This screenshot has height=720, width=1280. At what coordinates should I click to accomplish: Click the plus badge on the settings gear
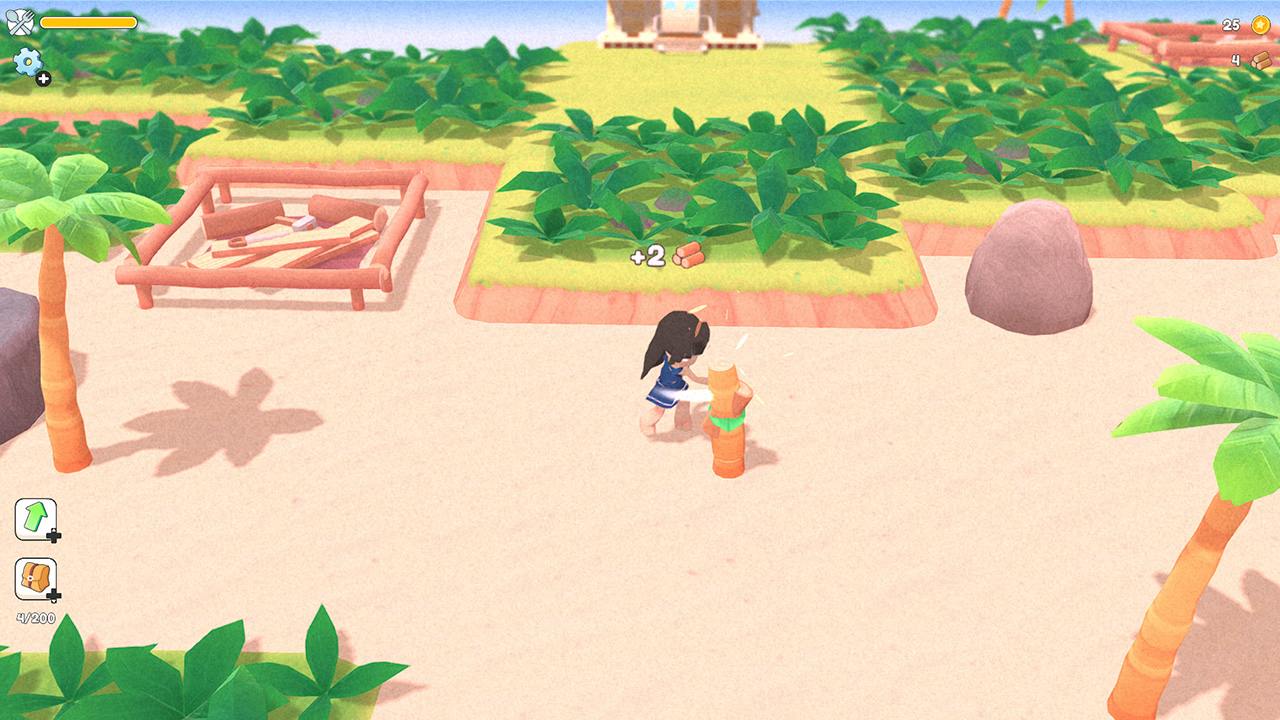coord(46,79)
